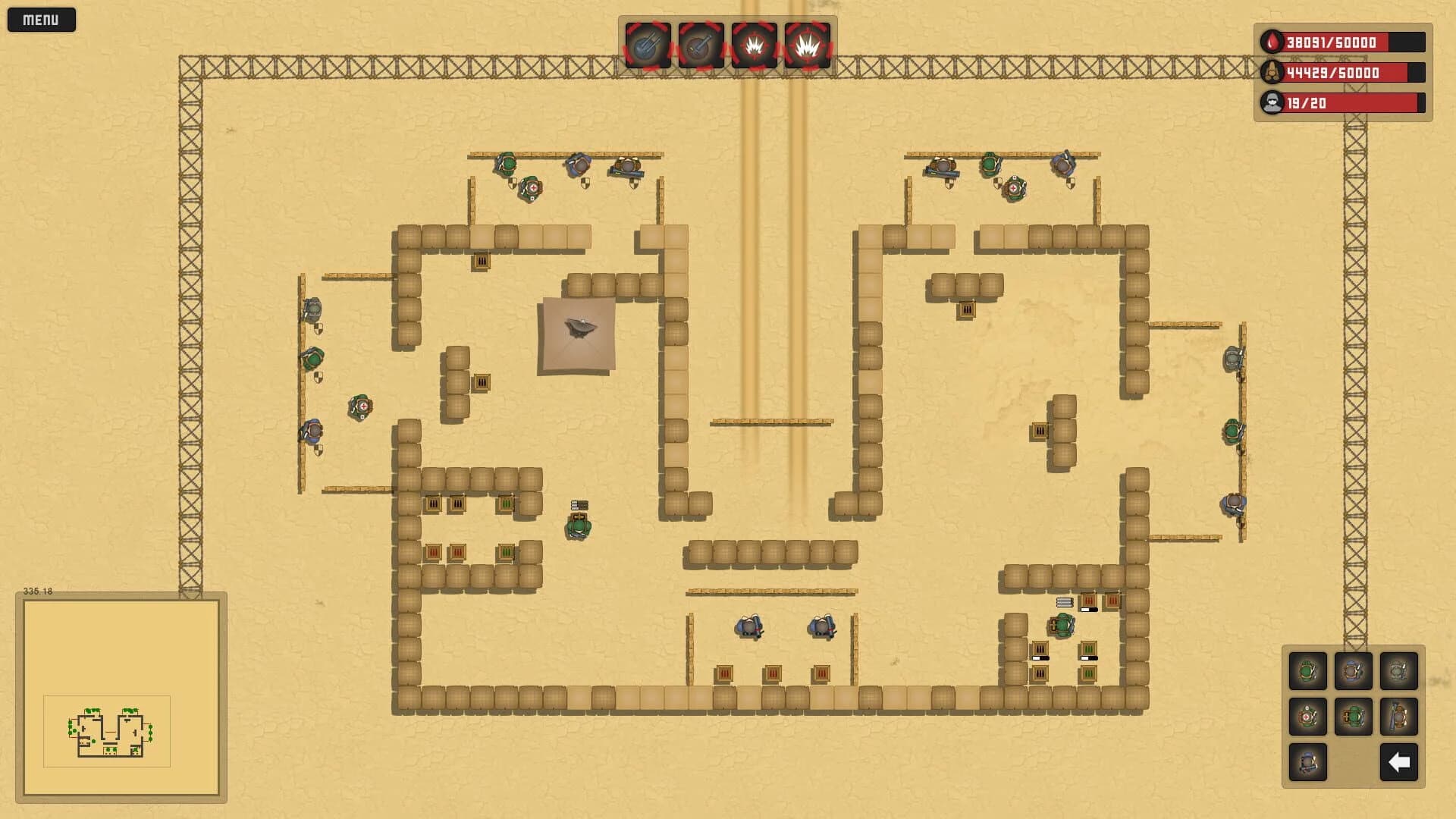The image size is (1456, 819).
Task: Choose the medic unit with the red cross
Action: [1307, 717]
